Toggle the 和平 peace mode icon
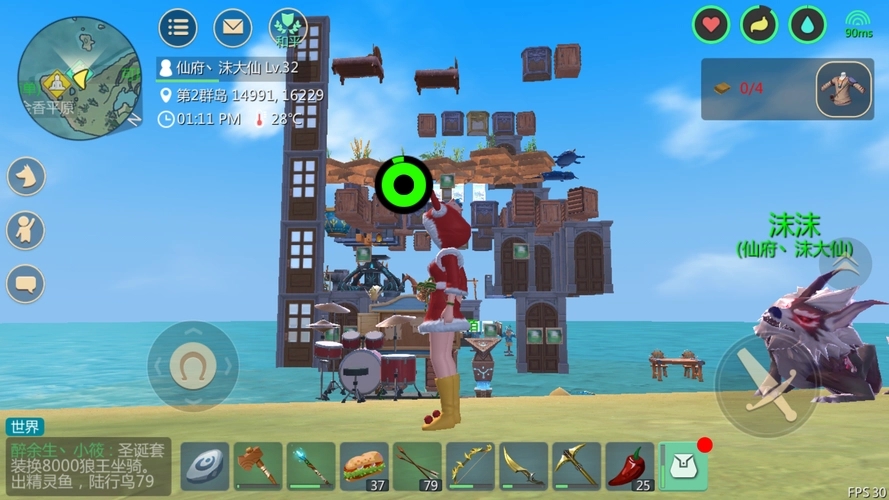 click(288, 27)
